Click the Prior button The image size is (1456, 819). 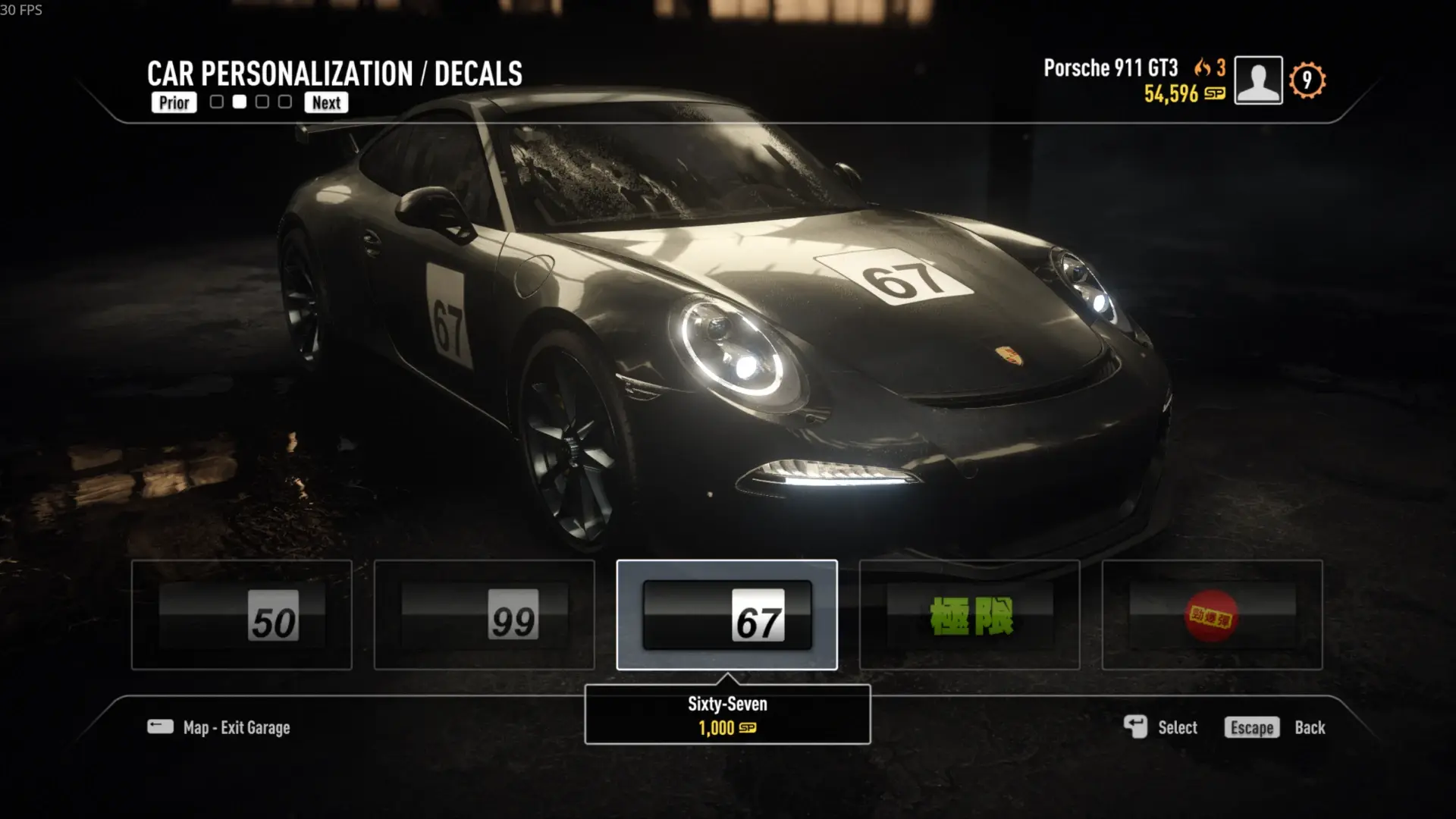[x=174, y=102]
